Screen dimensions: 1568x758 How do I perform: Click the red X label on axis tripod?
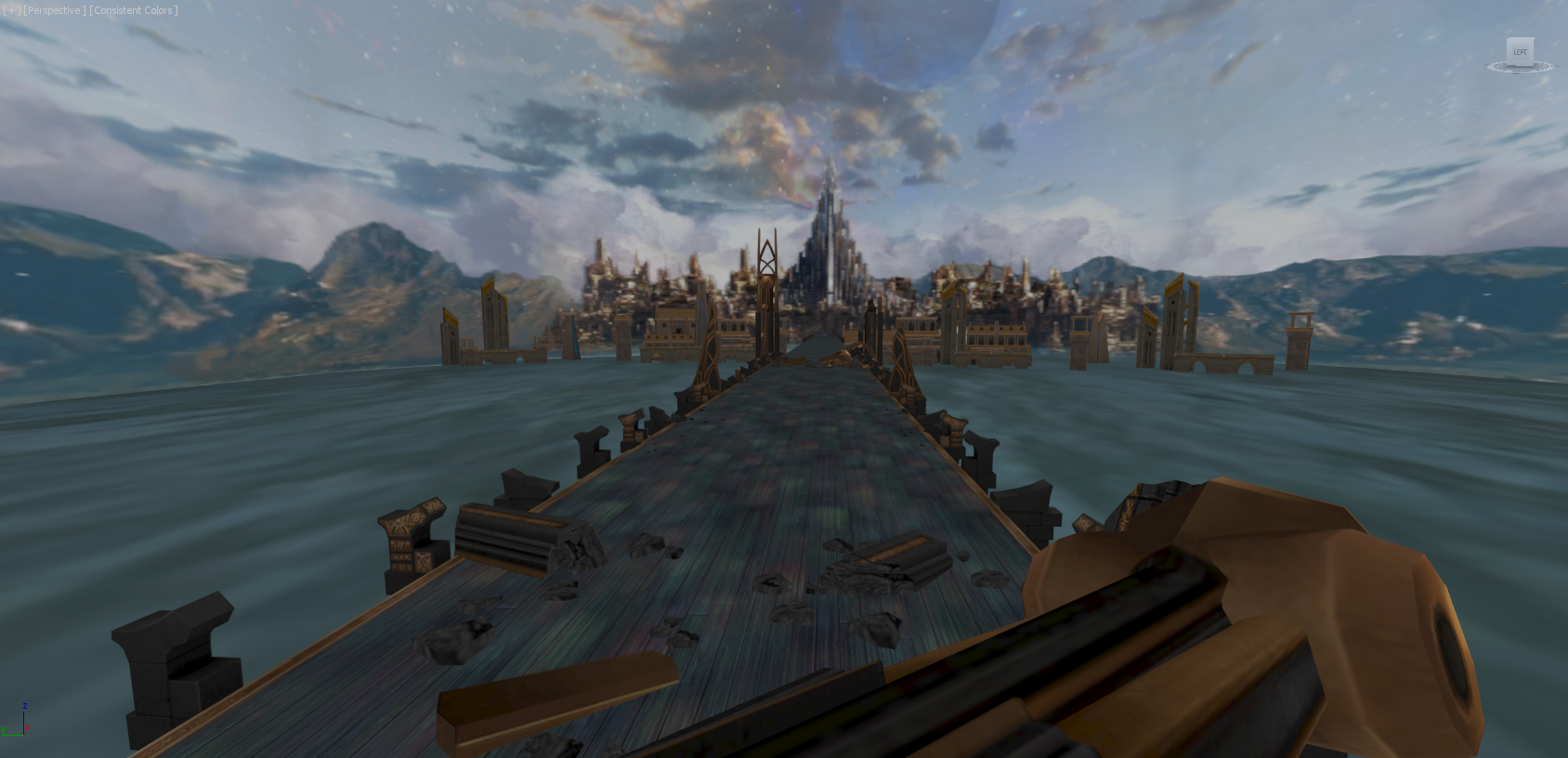click(x=27, y=727)
